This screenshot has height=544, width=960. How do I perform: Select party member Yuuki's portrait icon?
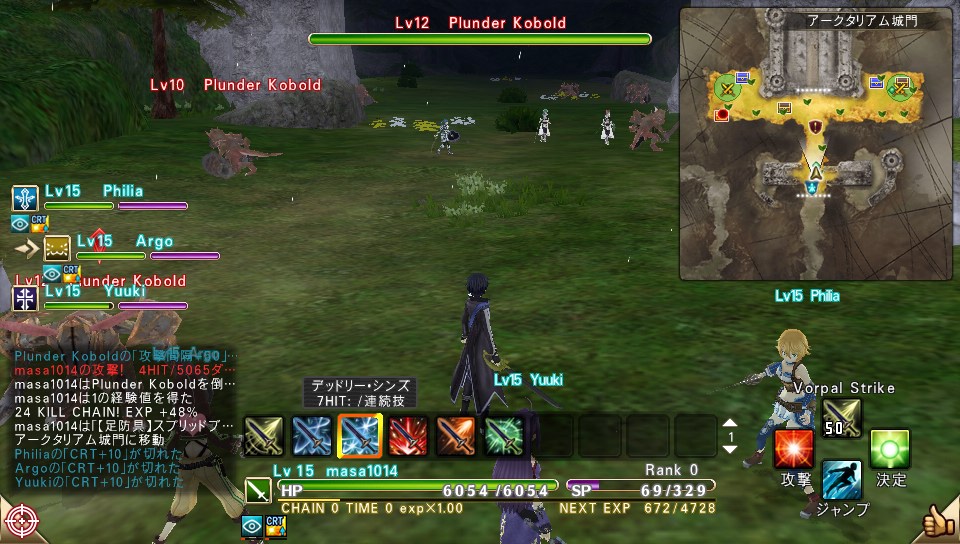click(x=25, y=298)
